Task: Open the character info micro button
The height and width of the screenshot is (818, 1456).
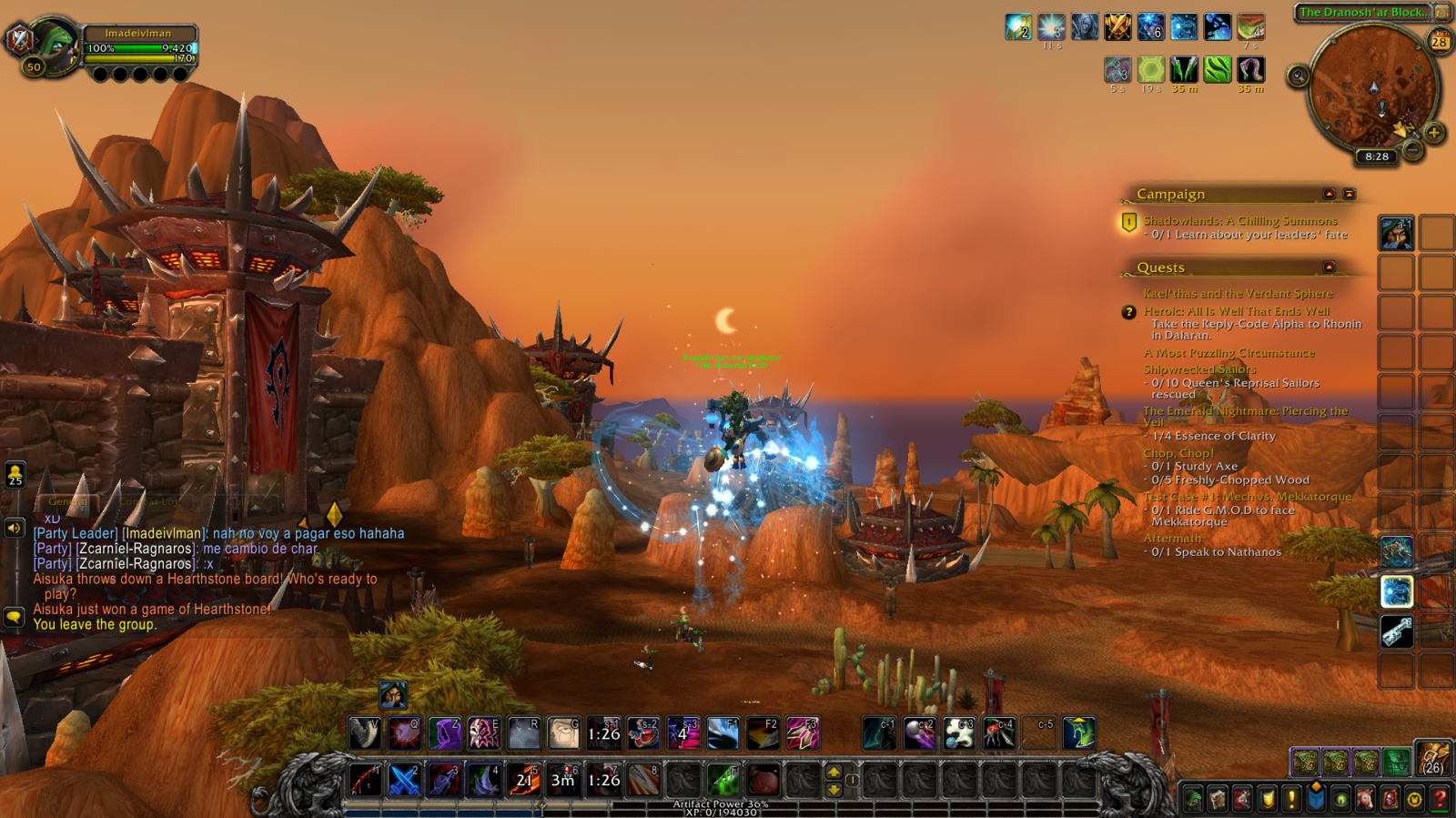Action: (x=1193, y=800)
